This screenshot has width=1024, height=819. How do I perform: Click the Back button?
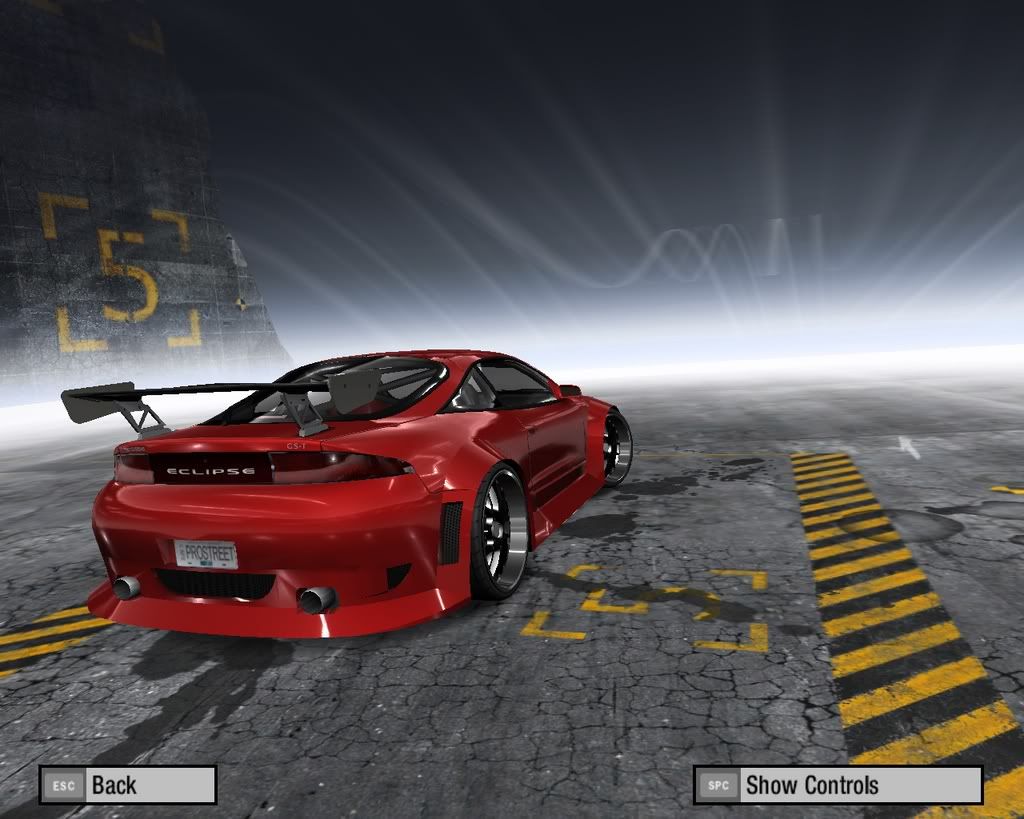click(x=127, y=785)
